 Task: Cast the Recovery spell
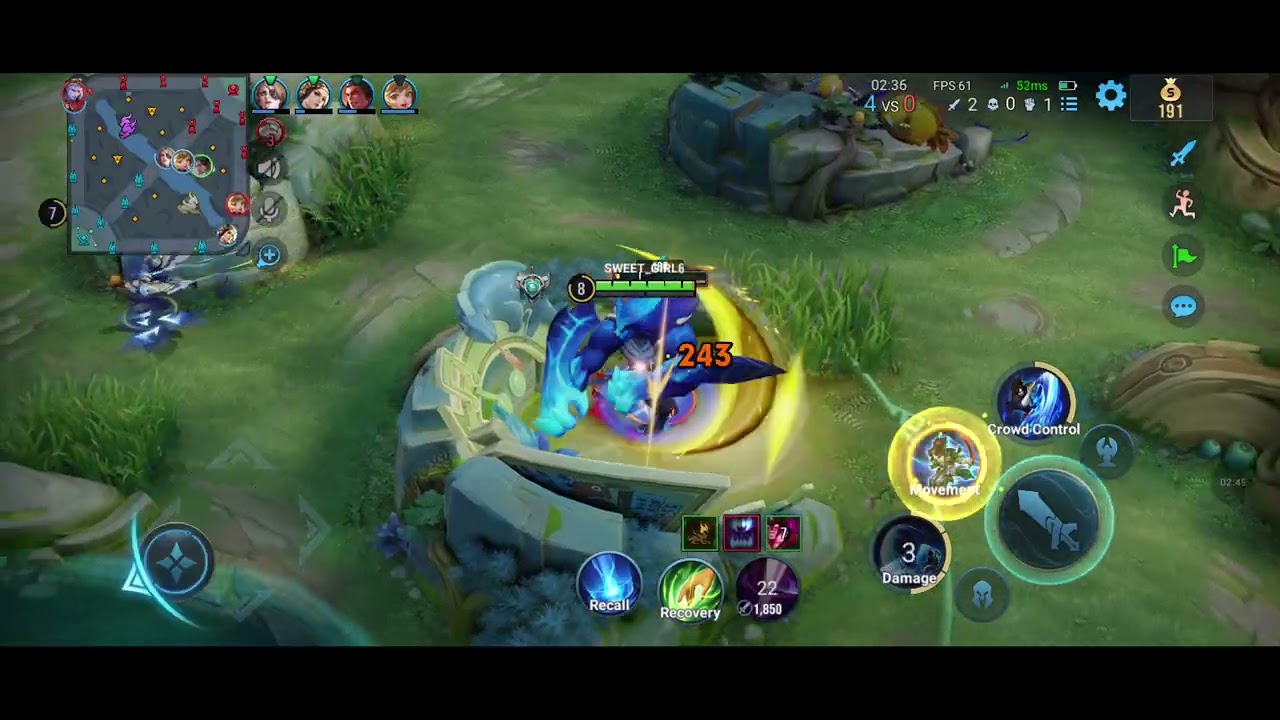pos(690,589)
